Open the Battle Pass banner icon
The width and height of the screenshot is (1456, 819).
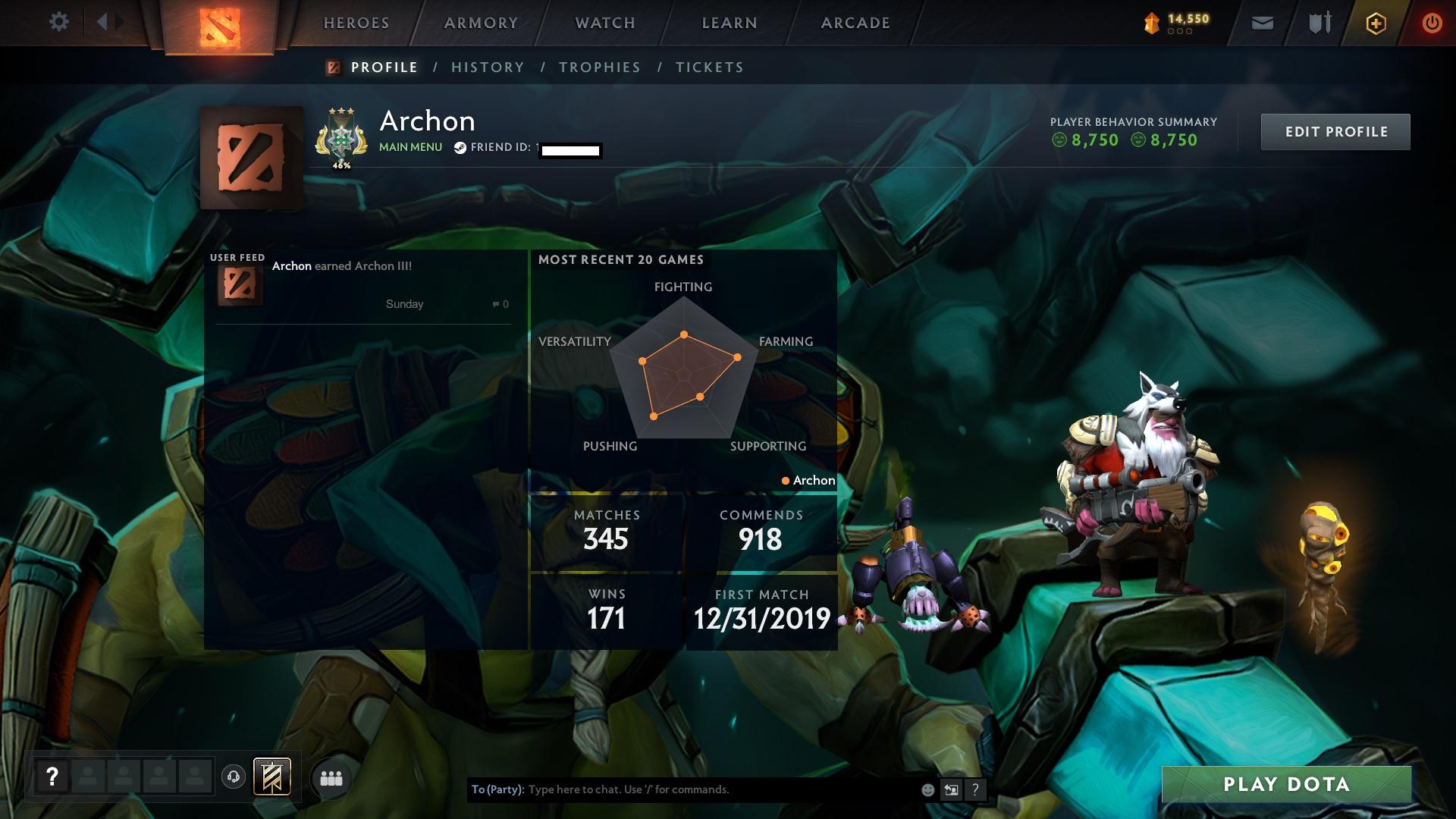click(x=271, y=777)
